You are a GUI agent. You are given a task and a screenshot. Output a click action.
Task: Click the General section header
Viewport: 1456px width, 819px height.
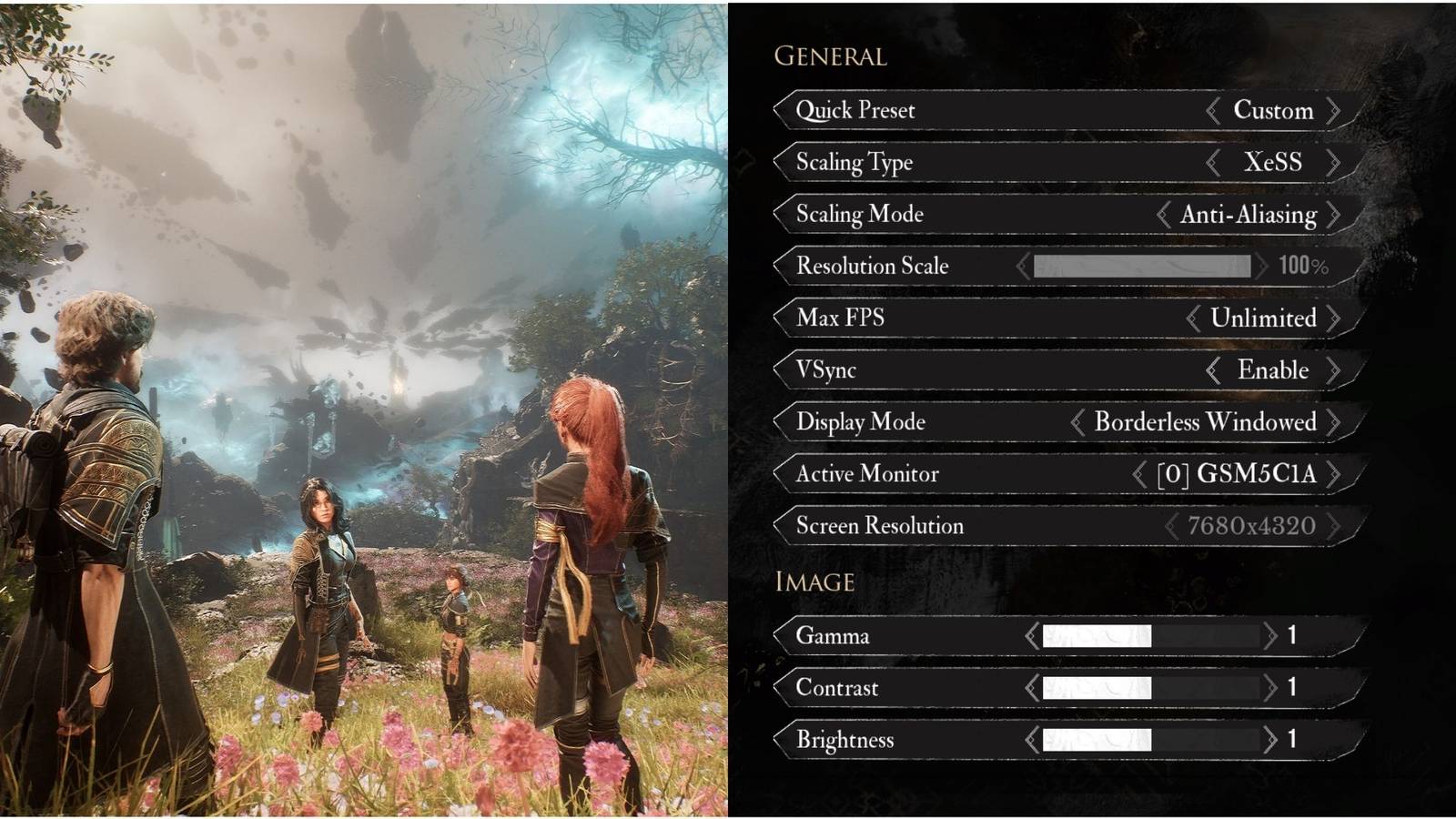point(829,56)
